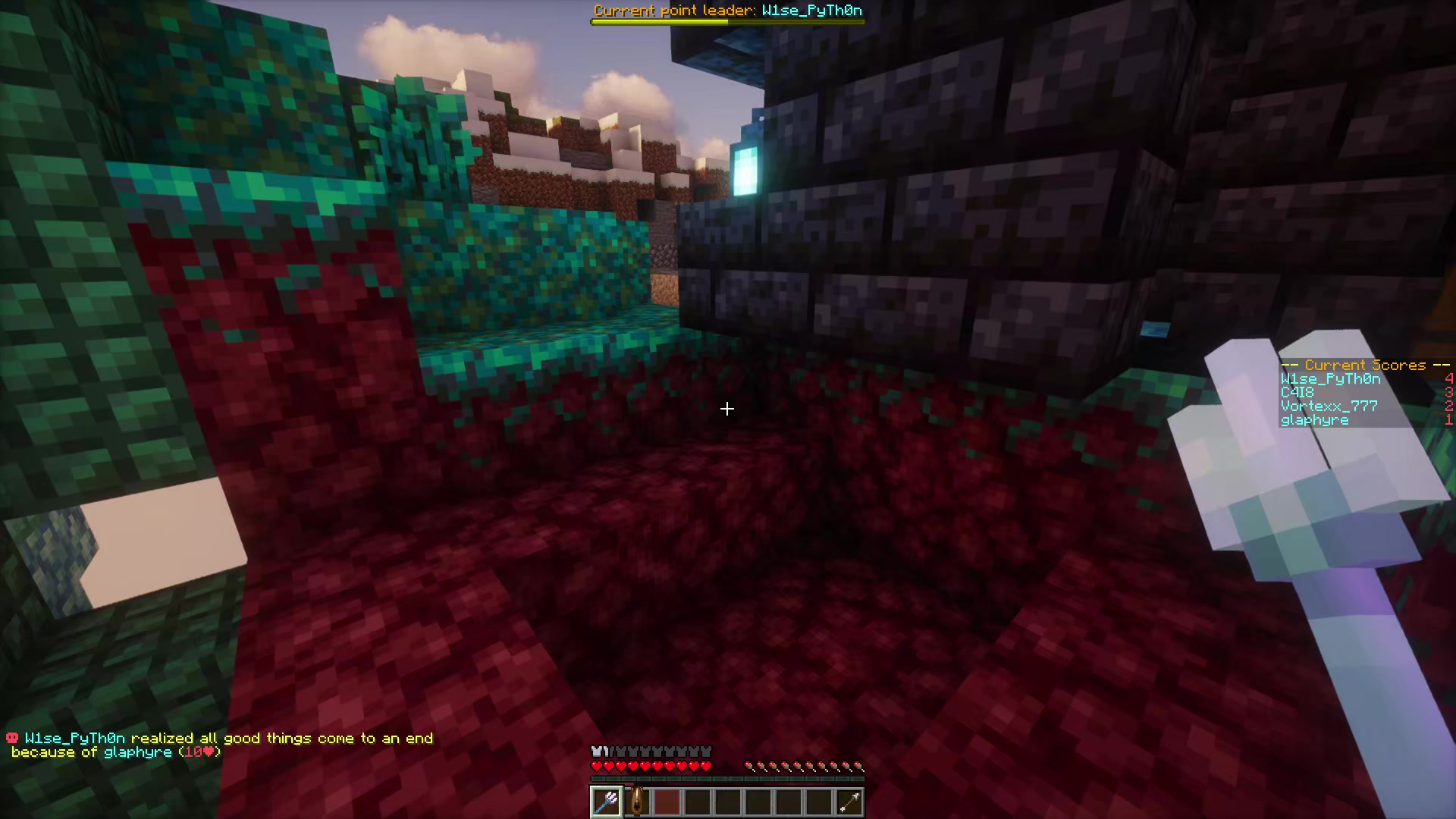Screen dimensions: 1456x819
Task: Toggle the selected hotbar slot highlight
Action: tap(605, 802)
